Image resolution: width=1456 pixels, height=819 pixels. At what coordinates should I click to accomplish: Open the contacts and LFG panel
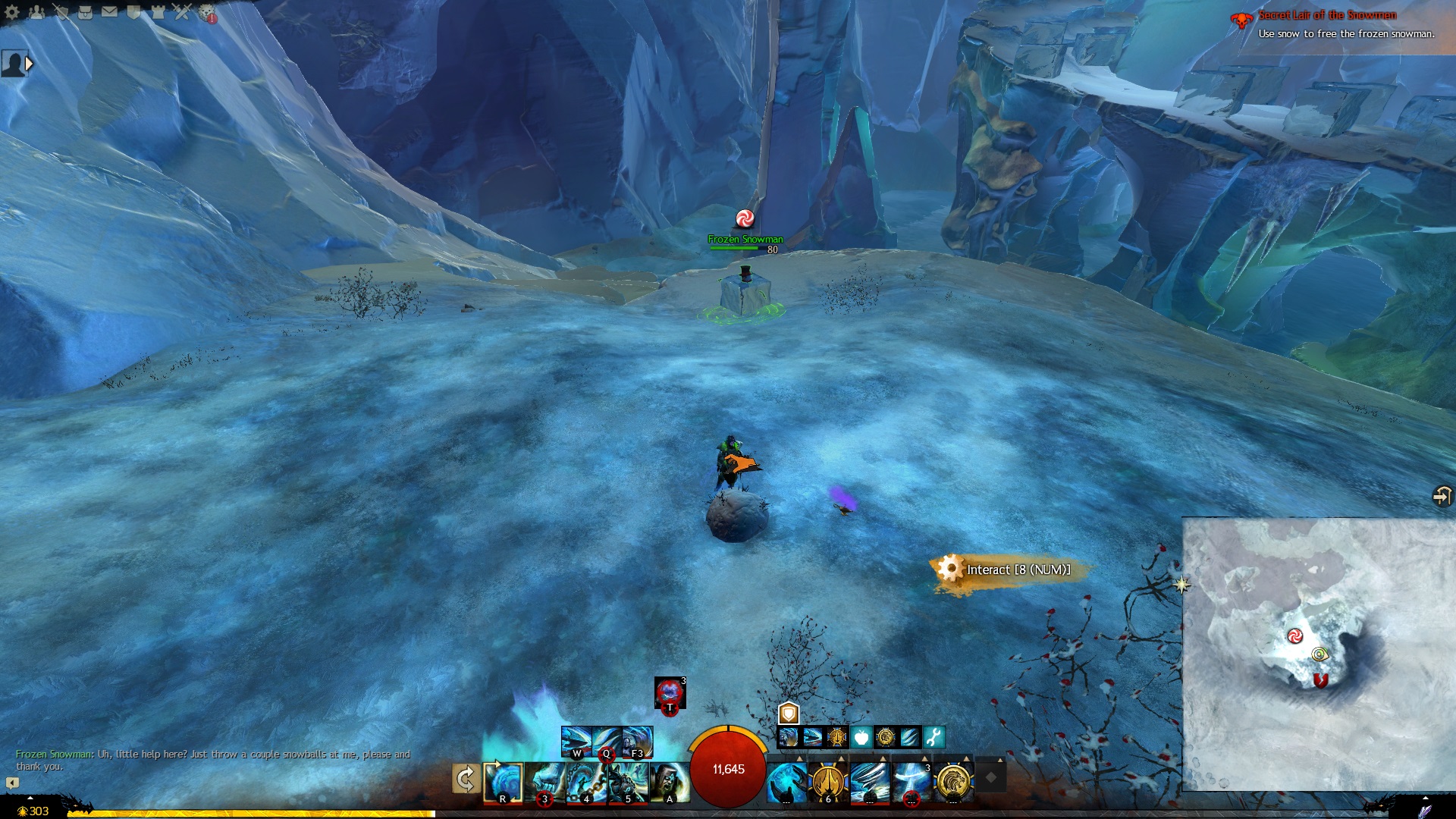tap(36, 11)
